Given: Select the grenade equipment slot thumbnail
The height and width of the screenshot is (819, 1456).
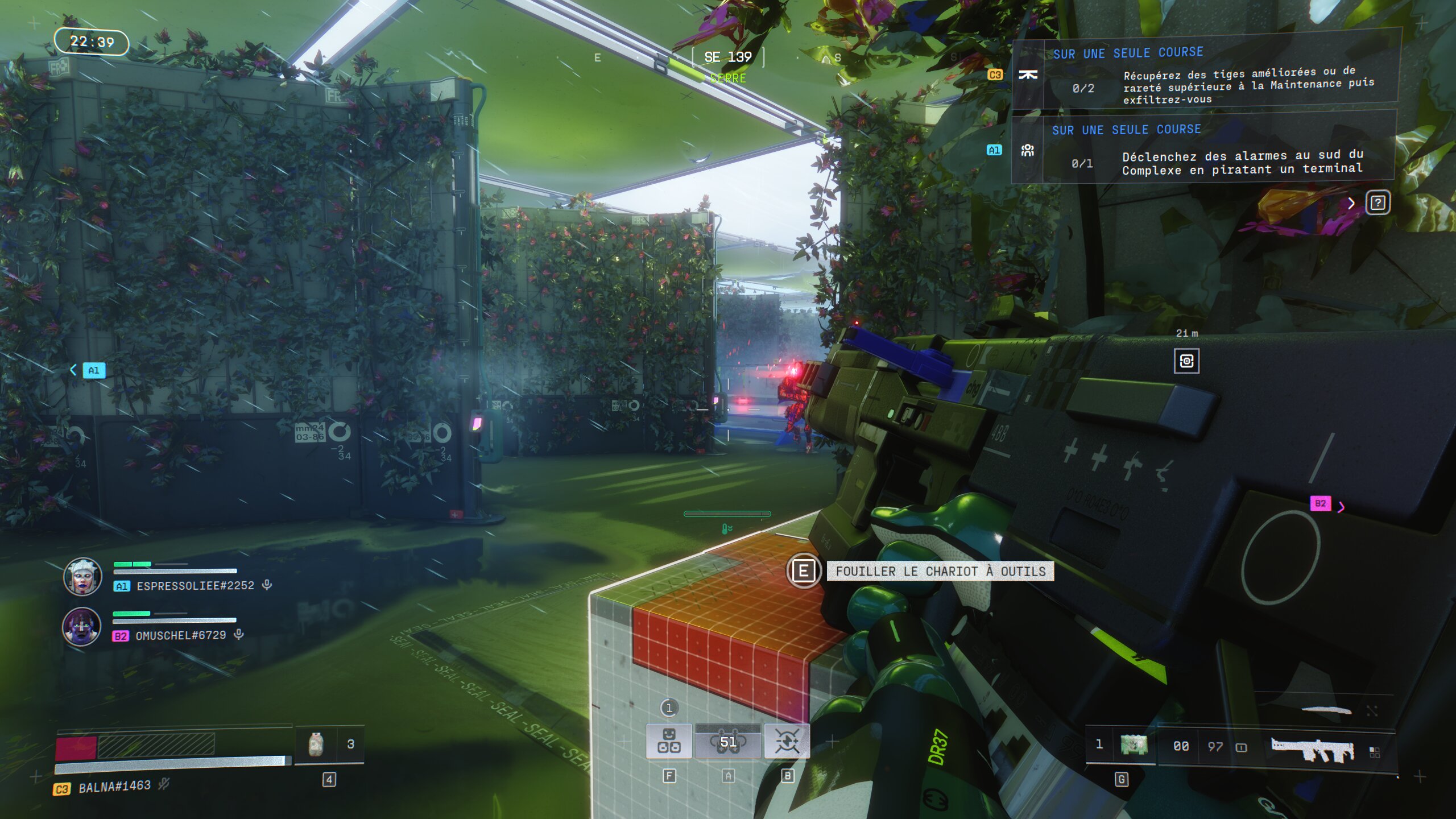Looking at the screenshot, I should pyautogui.click(x=1134, y=744).
